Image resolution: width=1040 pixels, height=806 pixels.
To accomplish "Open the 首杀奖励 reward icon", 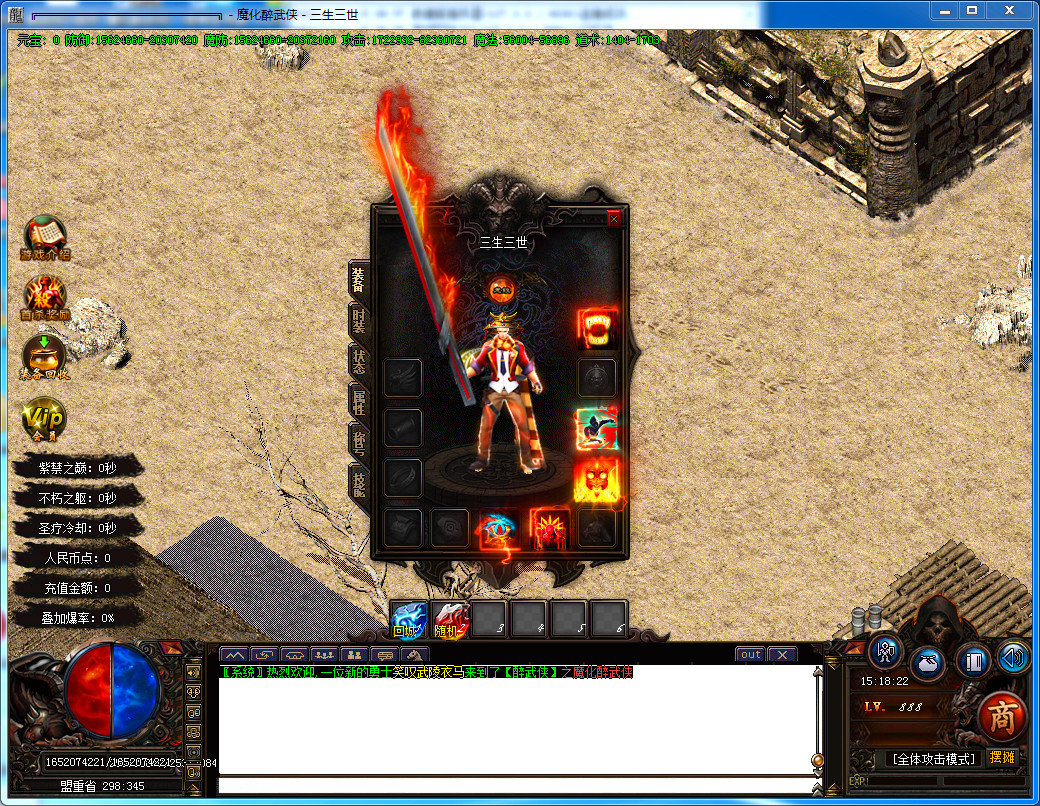I will [x=45, y=295].
